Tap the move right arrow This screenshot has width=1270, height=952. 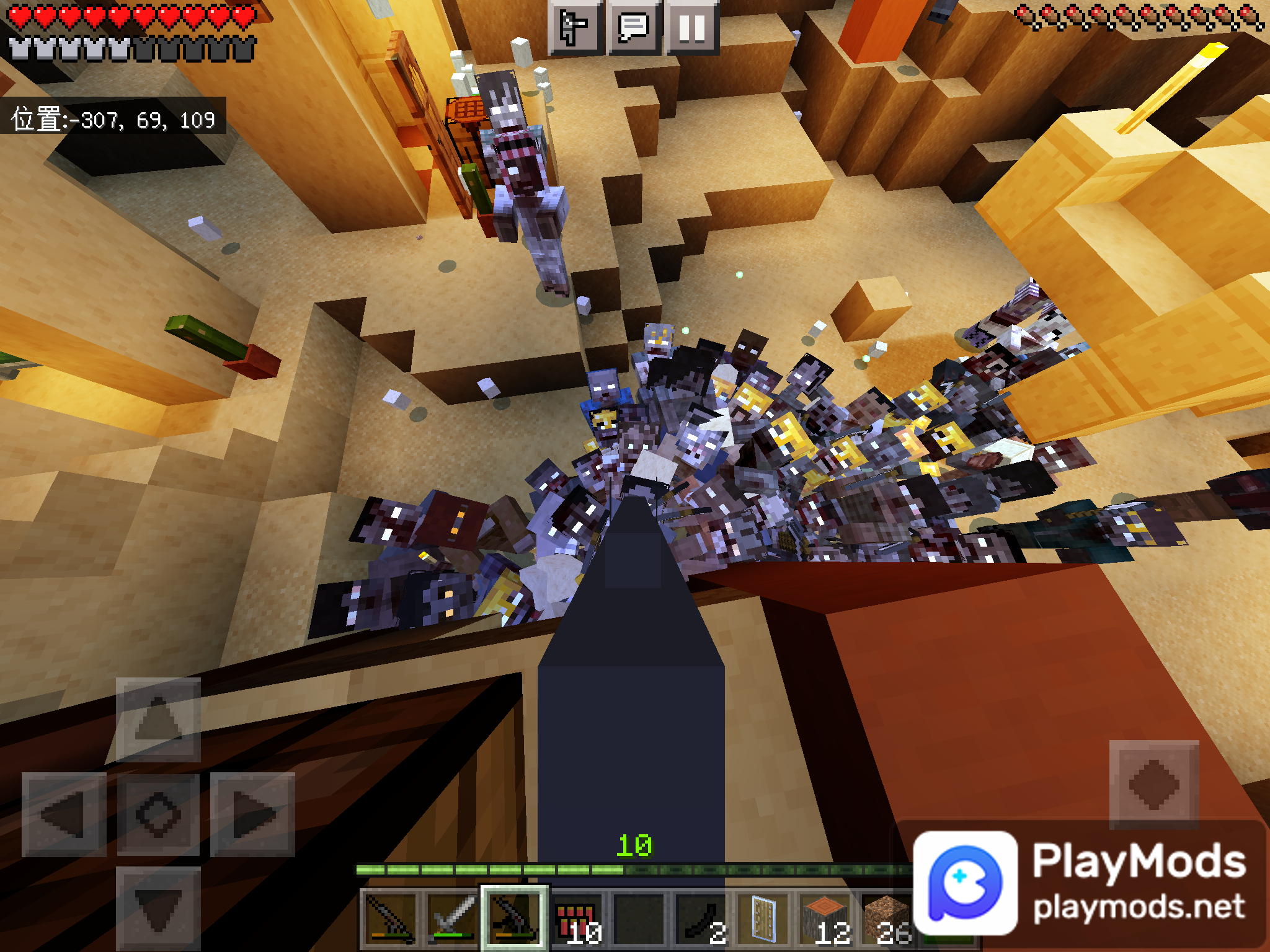pyautogui.click(x=252, y=814)
